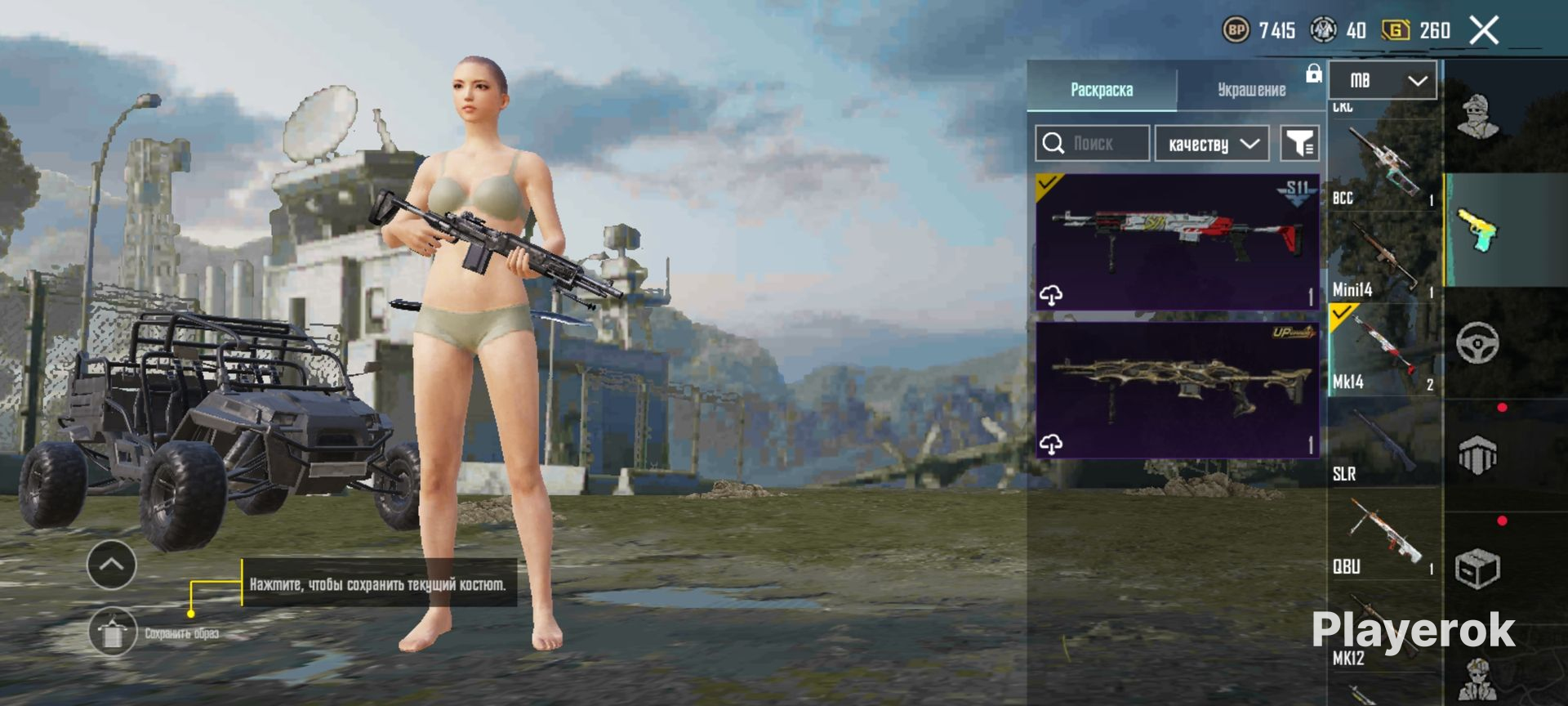Image resolution: width=1568 pixels, height=706 pixels.
Task: Open the weapon skins pistol category
Action: tap(1478, 230)
